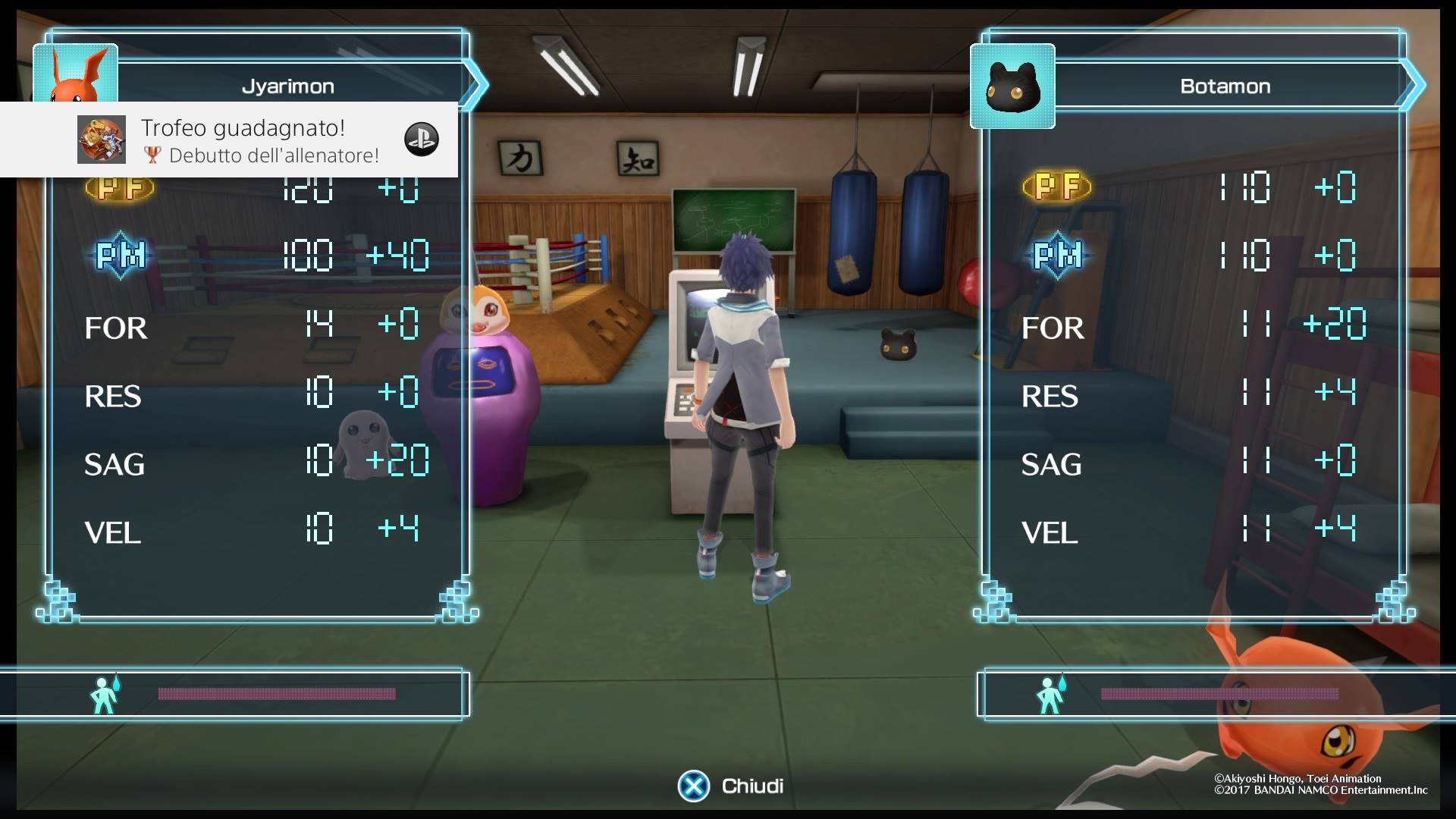The width and height of the screenshot is (1456, 819).
Task: Click the Botamon portrait icon
Action: click(1012, 86)
